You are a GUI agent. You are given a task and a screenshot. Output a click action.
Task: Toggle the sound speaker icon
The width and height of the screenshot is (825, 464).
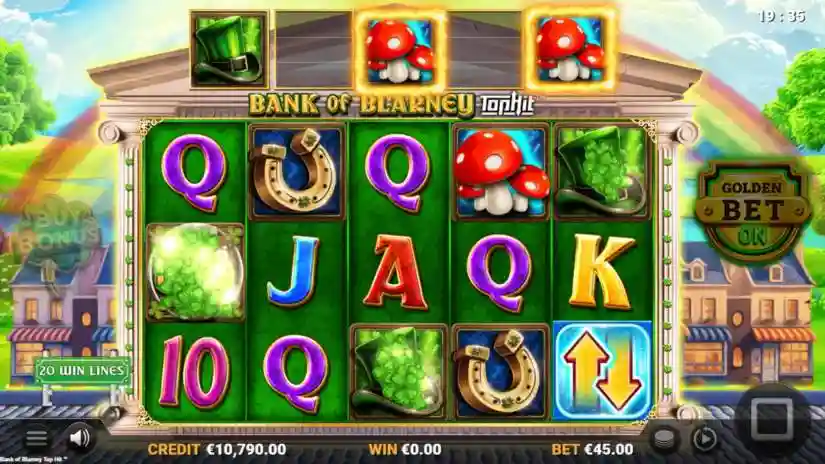[80, 438]
